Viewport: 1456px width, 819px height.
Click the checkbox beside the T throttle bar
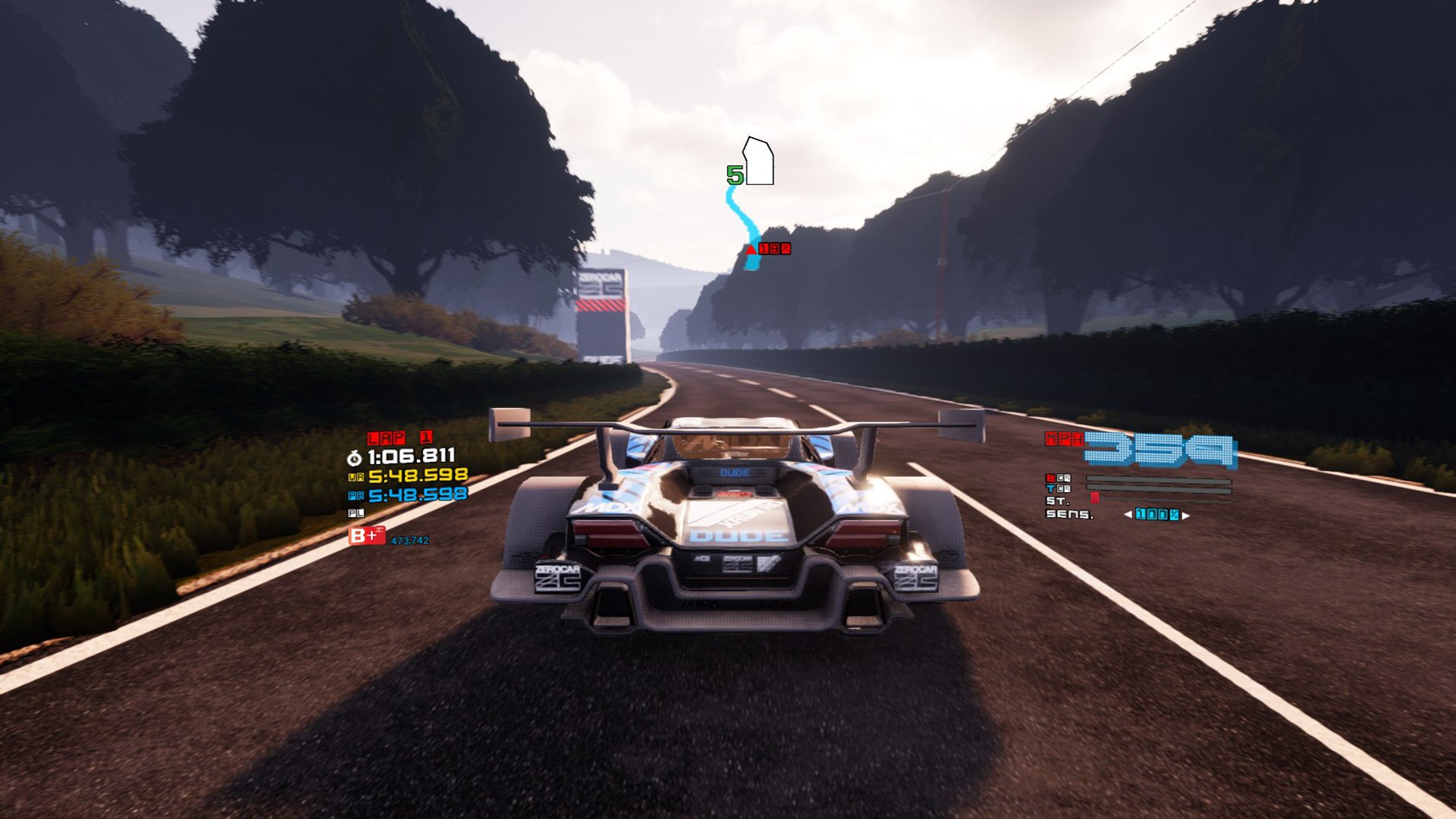(1062, 488)
